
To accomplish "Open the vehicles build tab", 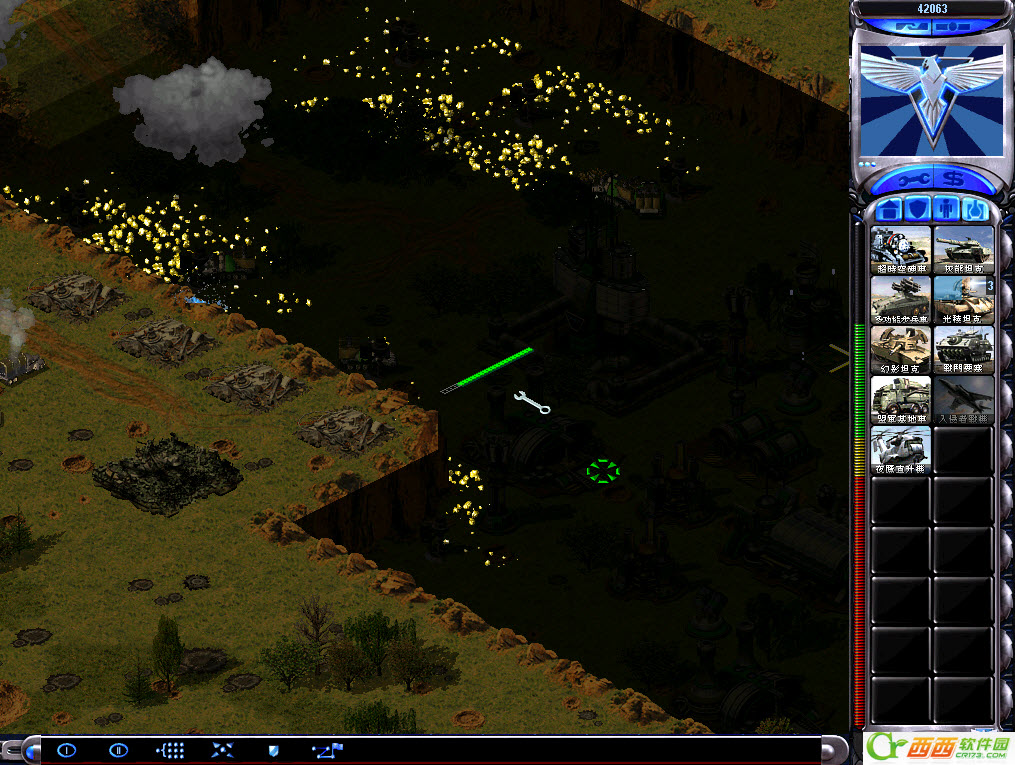I will [976, 209].
